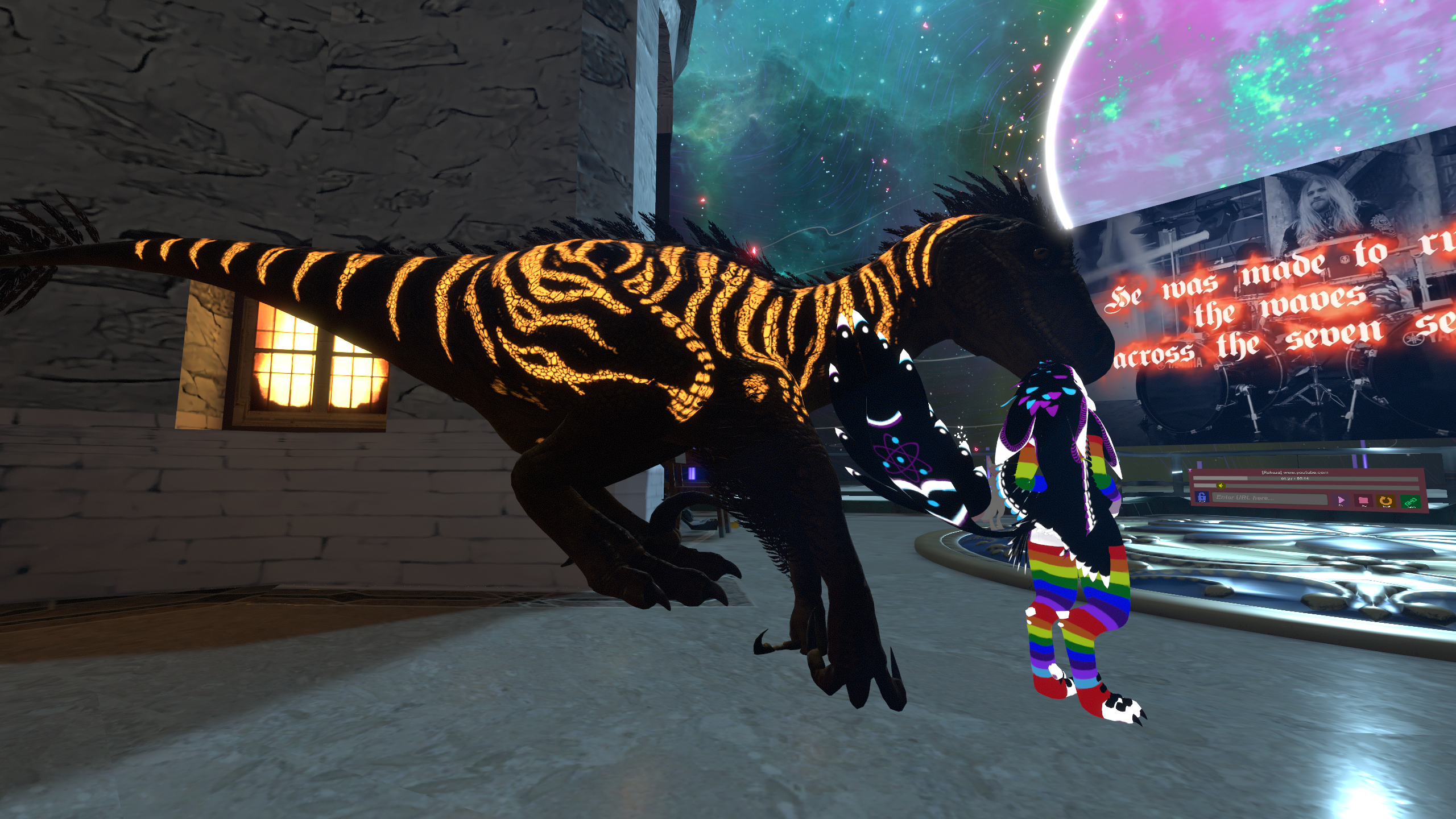
Task: Click the Enter URL here field
Action: click(x=1269, y=498)
